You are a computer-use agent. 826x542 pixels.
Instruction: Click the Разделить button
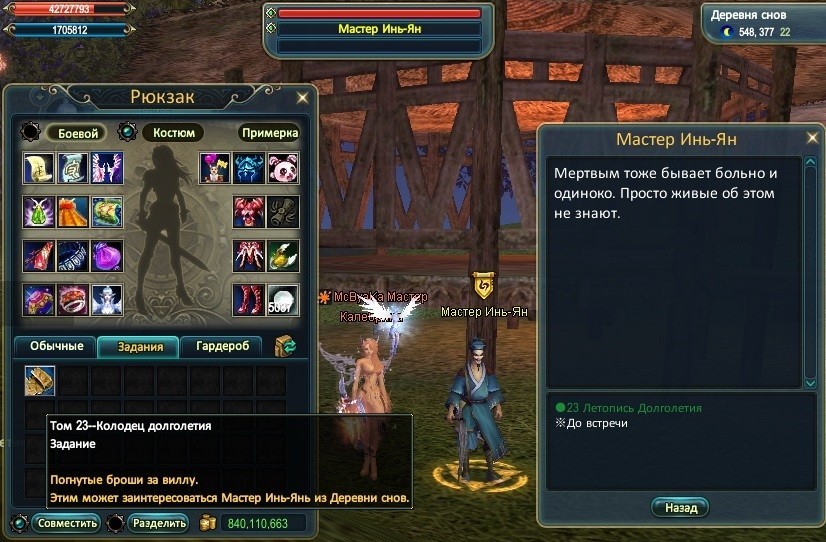pos(158,523)
